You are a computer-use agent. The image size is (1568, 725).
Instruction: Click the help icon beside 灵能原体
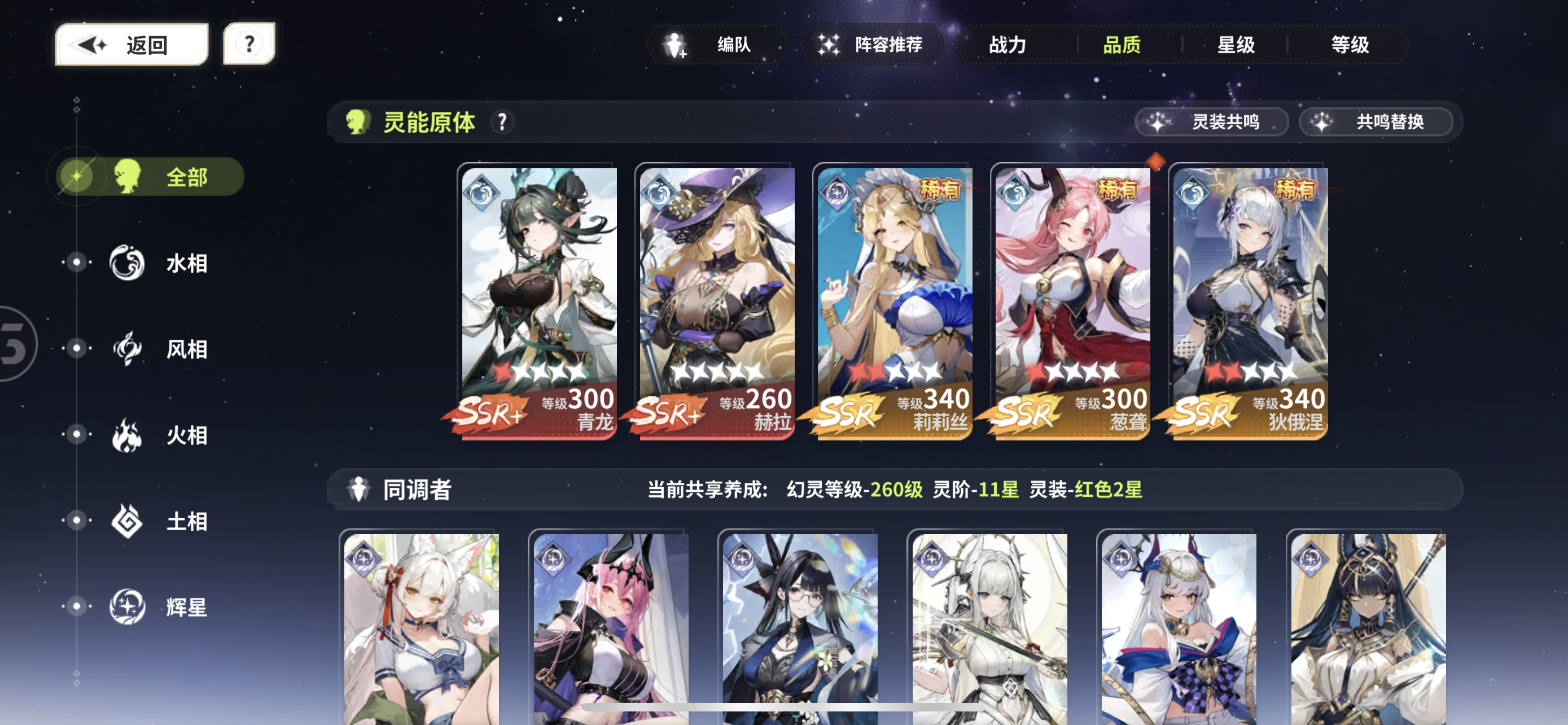(503, 122)
